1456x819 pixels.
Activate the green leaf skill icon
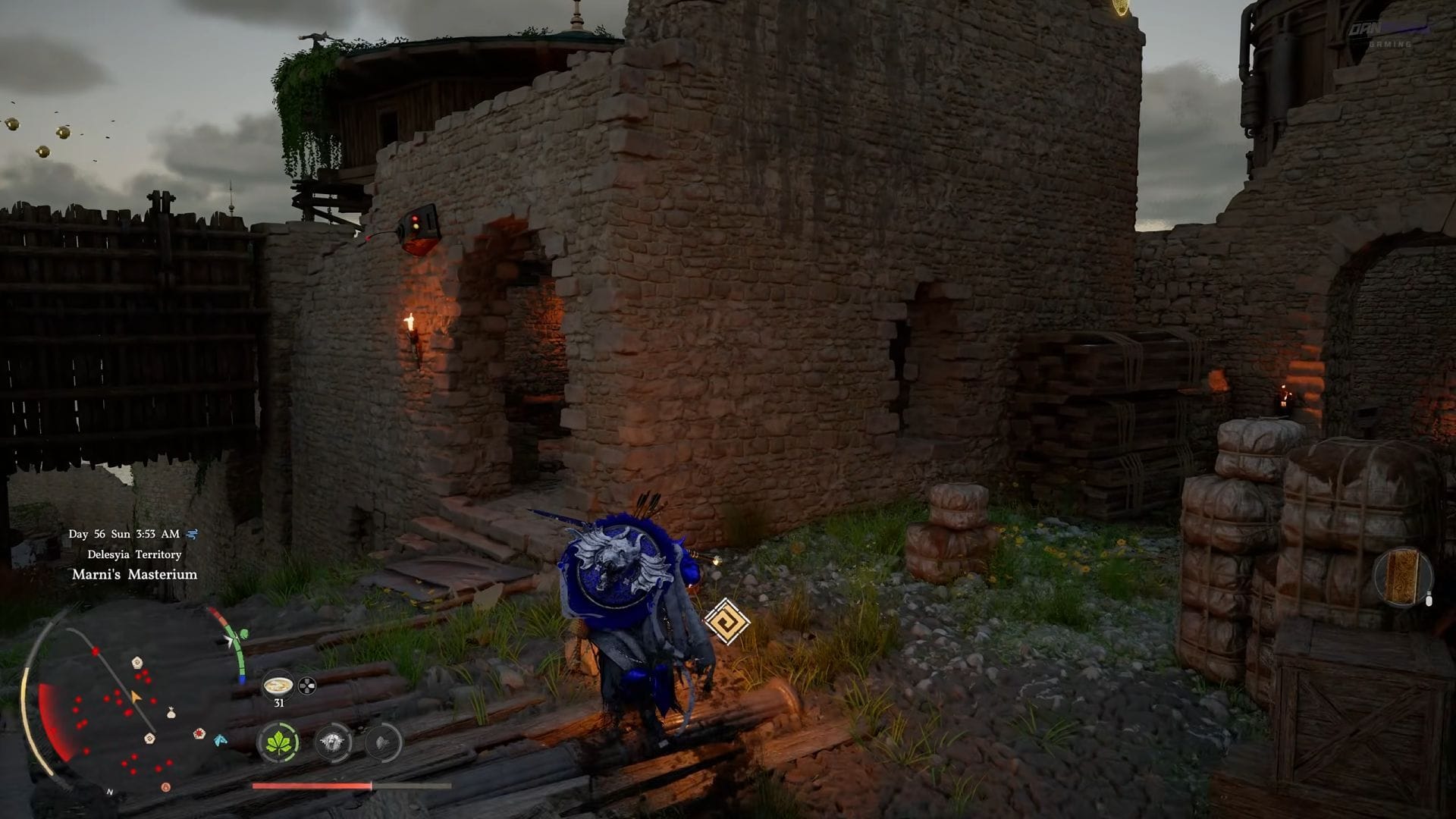point(278,742)
